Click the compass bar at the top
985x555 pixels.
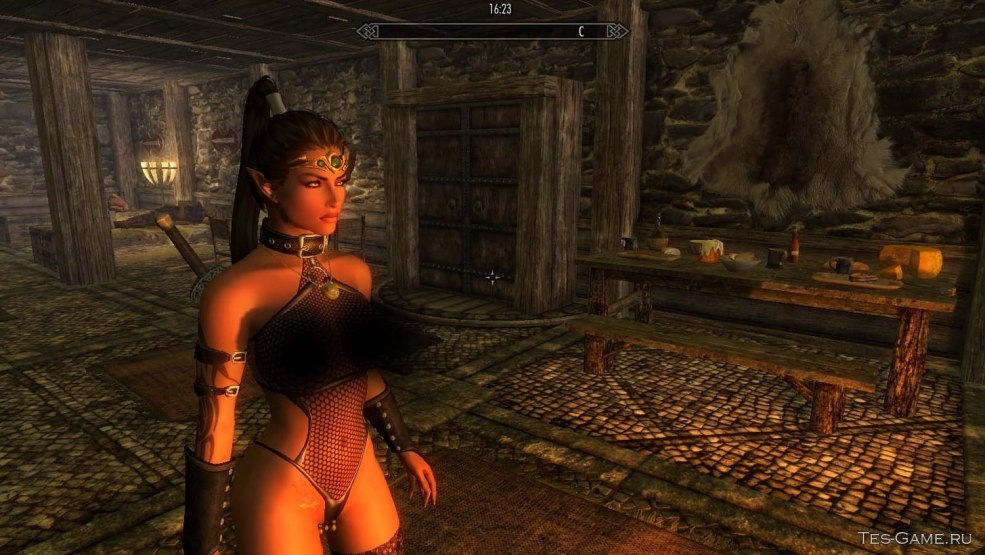[493, 31]
